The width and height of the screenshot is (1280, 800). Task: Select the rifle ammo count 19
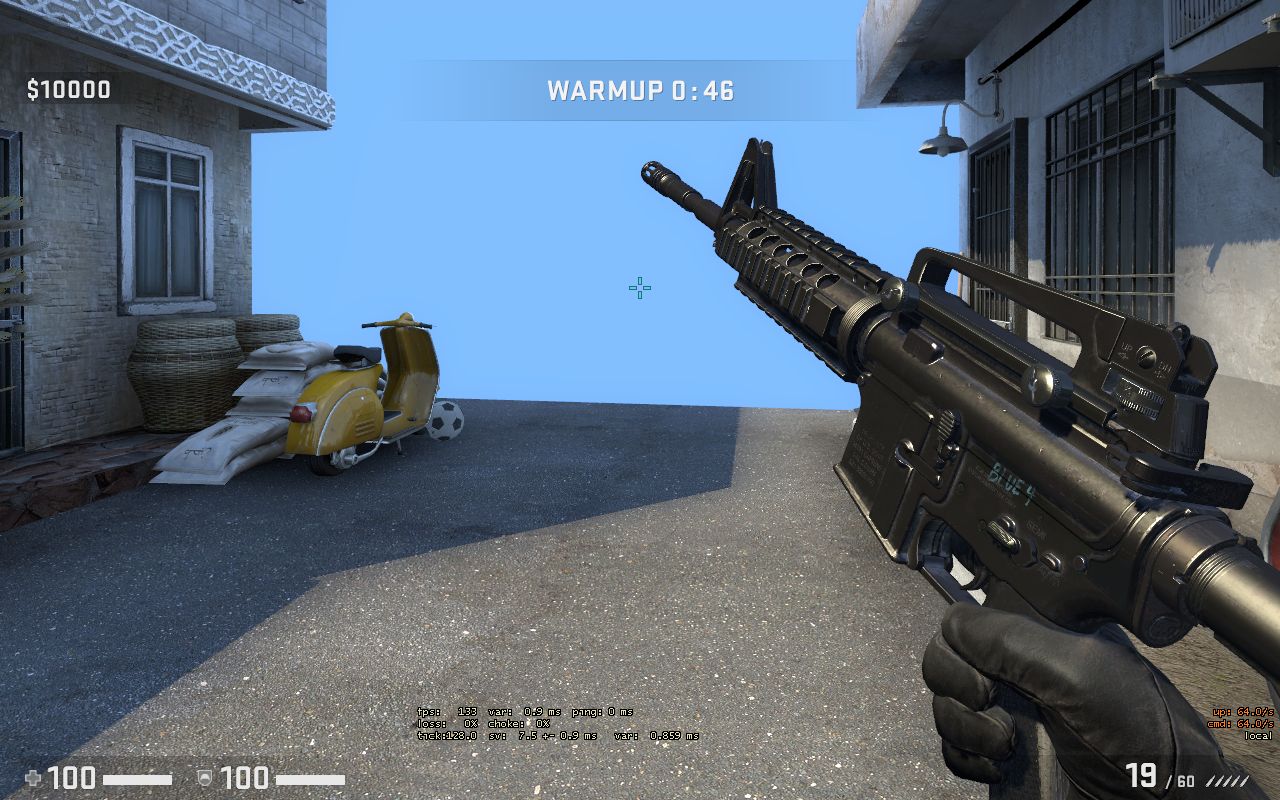pyautogui.click(x=1141, y=775)
